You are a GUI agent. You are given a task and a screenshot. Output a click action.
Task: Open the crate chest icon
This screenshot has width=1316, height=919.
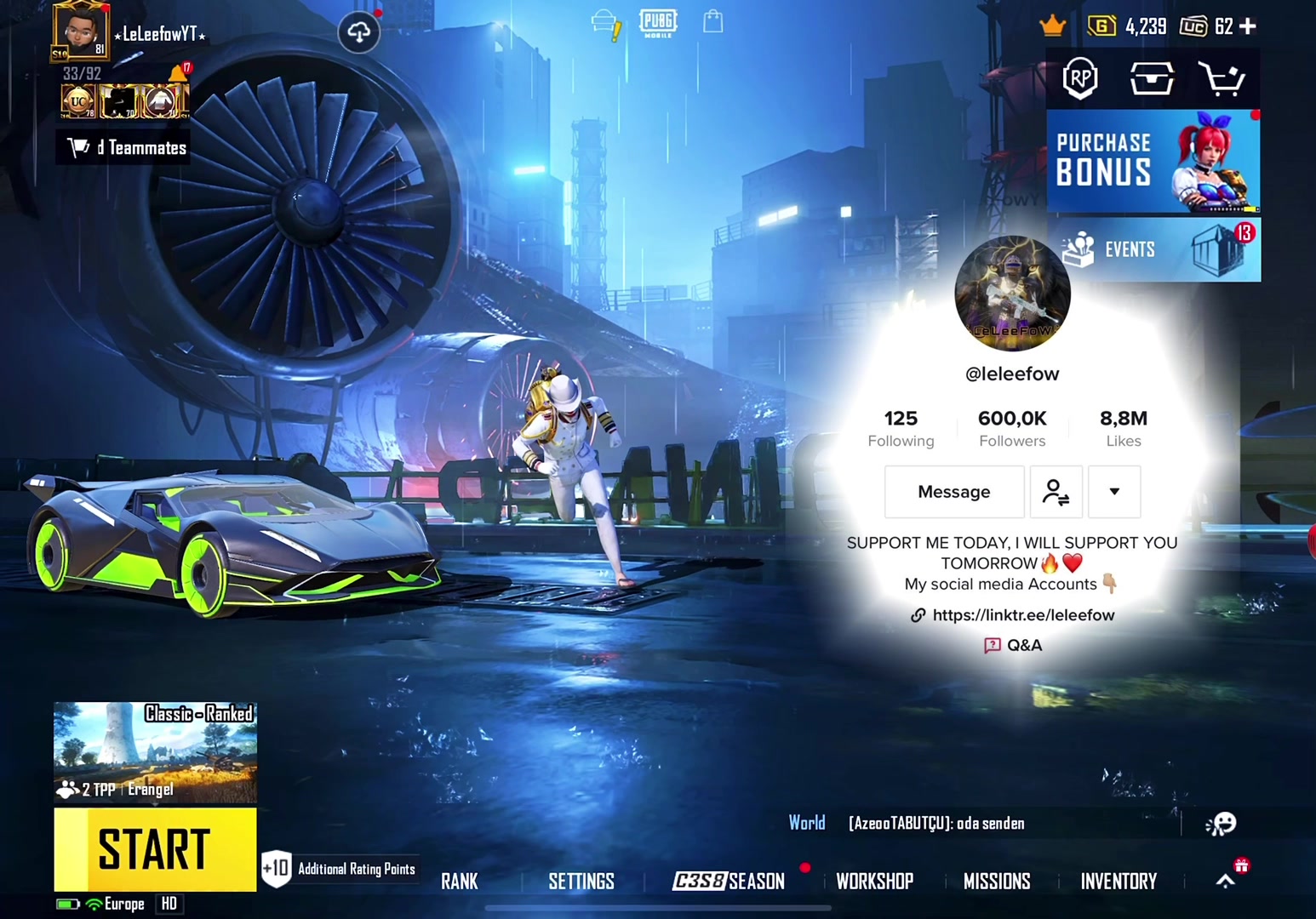coord(1151,79)
